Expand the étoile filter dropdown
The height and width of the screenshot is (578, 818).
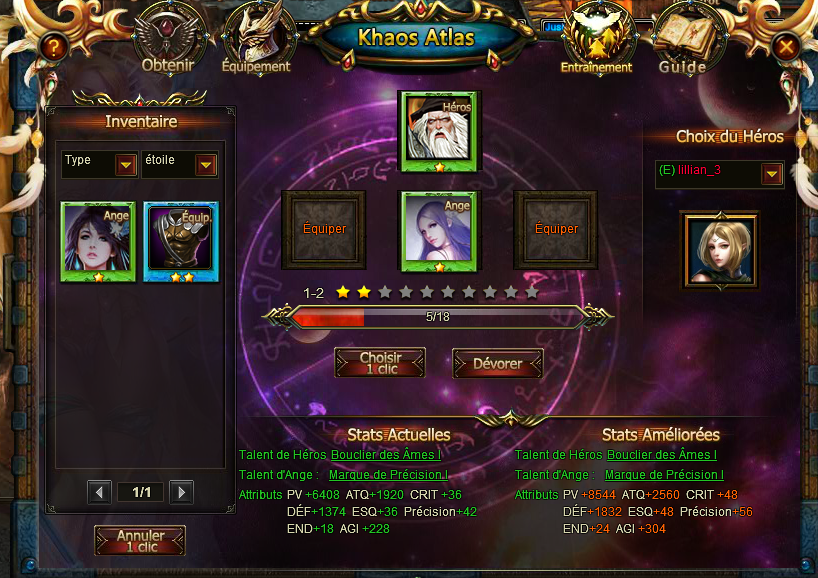click(x=206, y=165)
